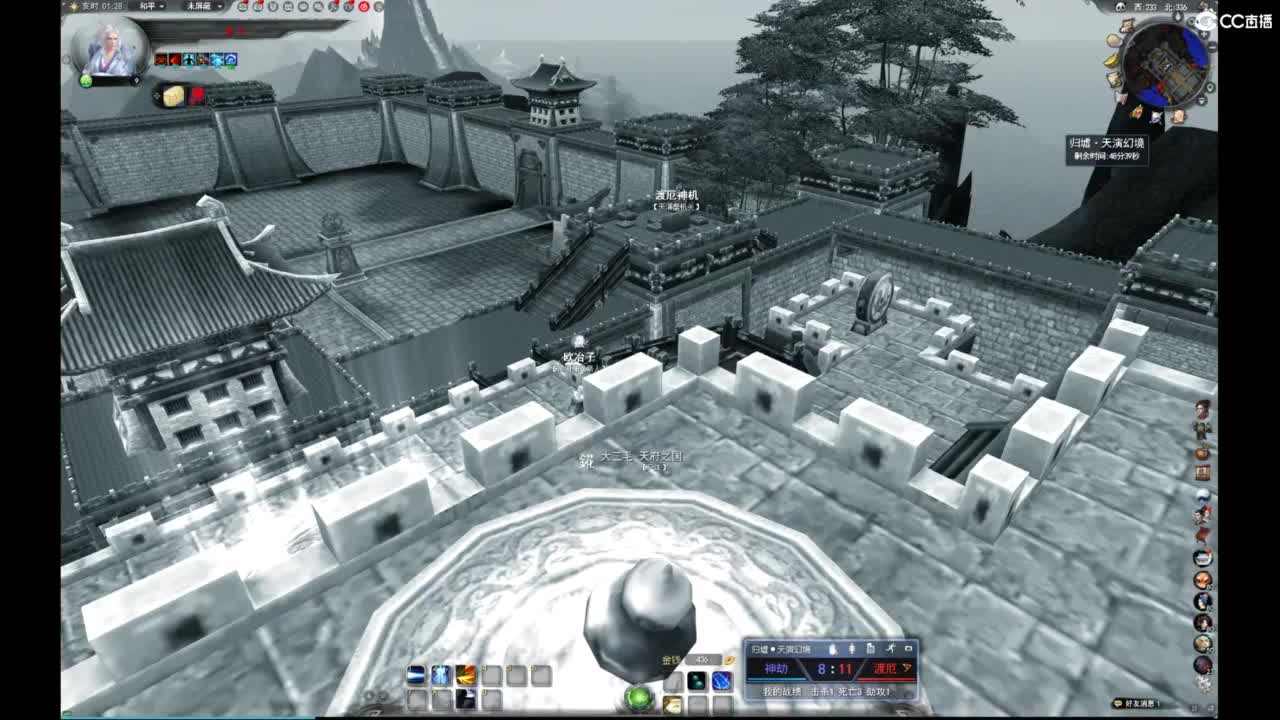Inspect the first buff icon near the player portrait
1280x720 pixels.
[x=161, y=59]
